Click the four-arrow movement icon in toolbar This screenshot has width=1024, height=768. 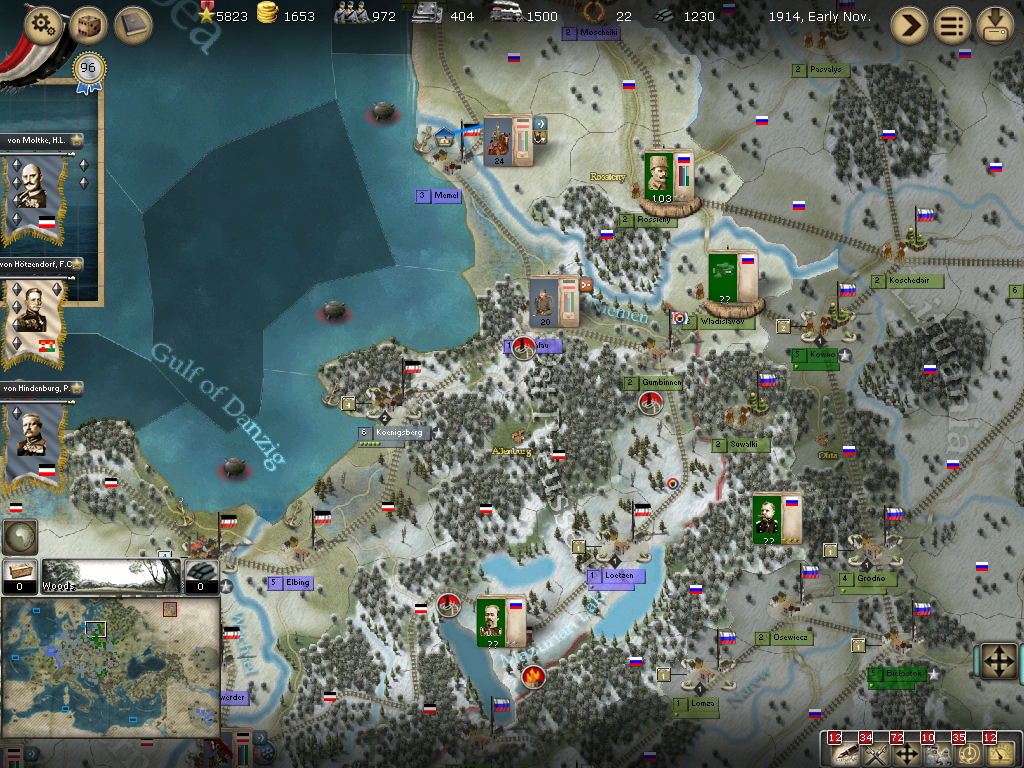click(x=907, y=752)
